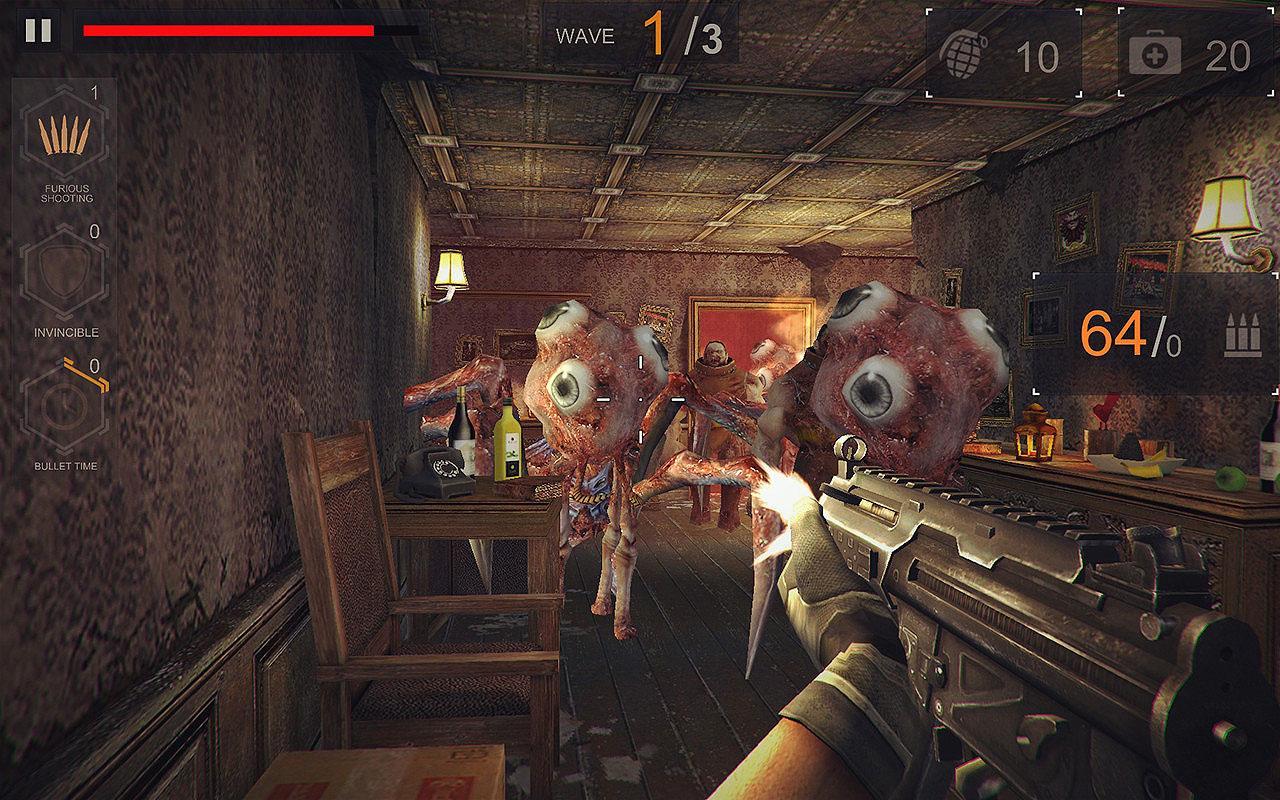The height and width of the screenshot is (800, 1280).
Task: Select the shield icon showing zero charges
Action: (x=63, y=270)
